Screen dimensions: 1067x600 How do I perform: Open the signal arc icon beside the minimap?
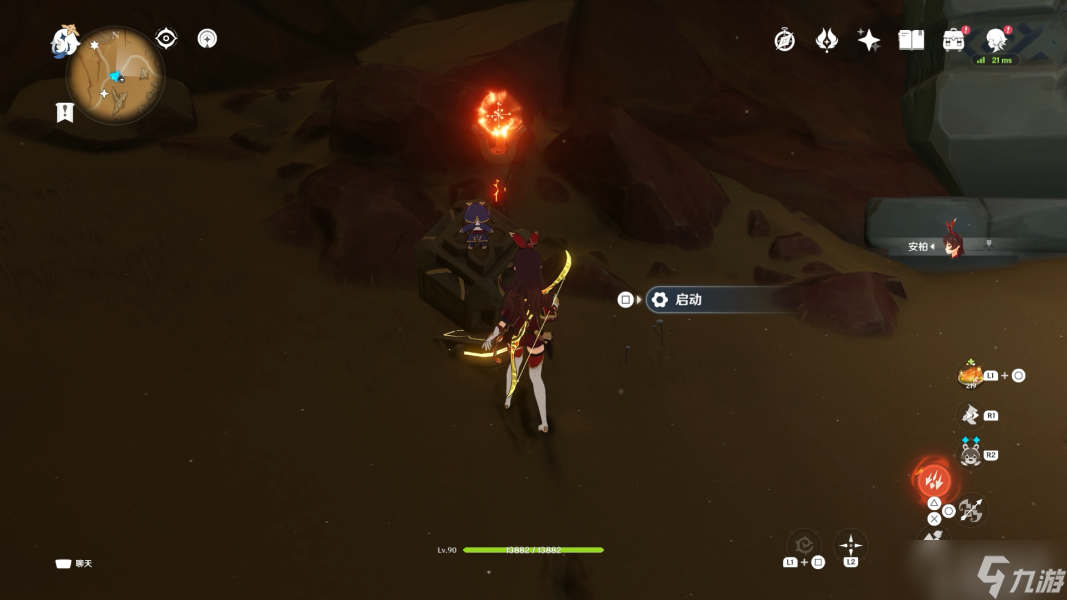(207, 39)
